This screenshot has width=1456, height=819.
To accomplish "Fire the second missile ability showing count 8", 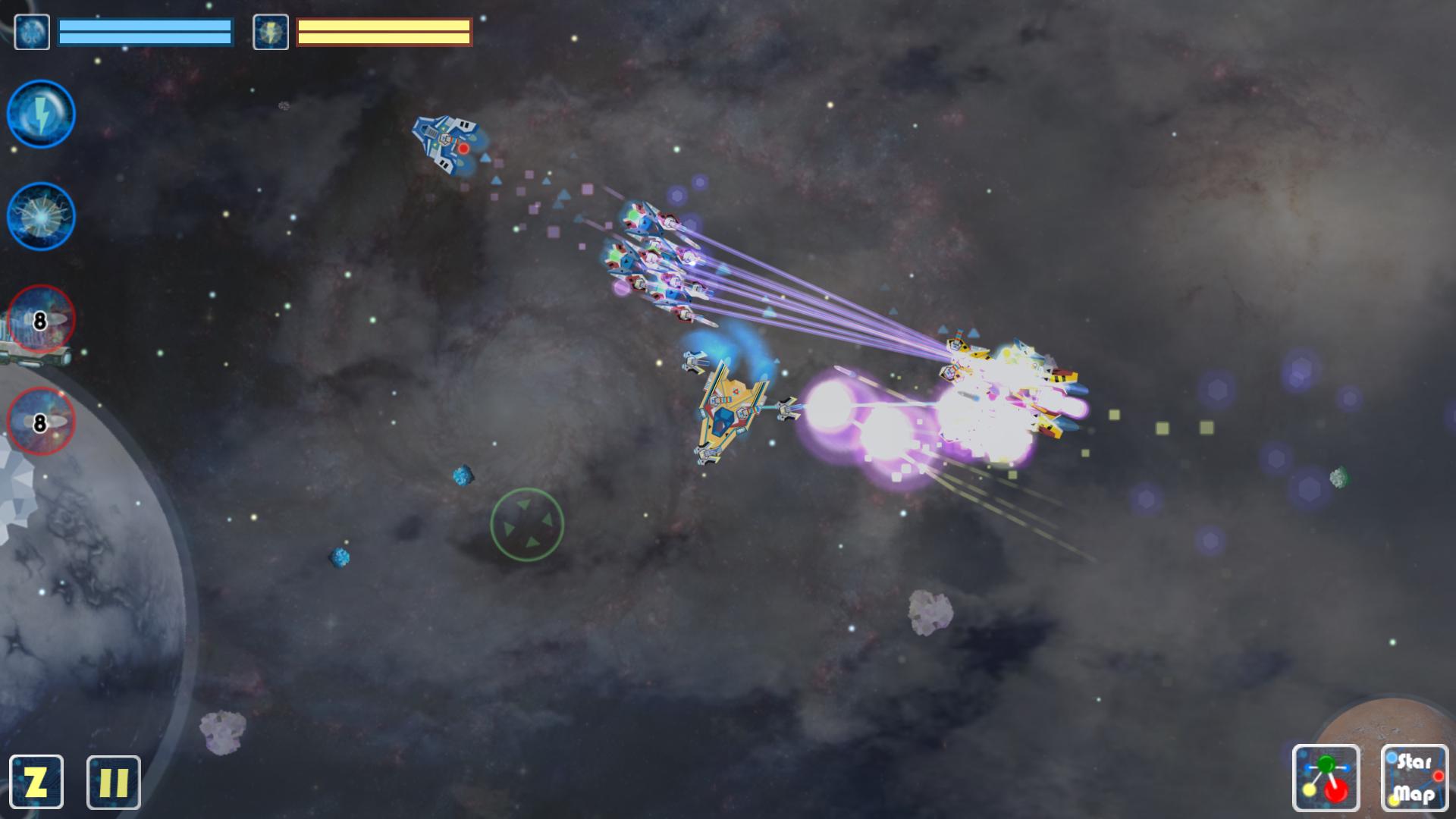I will [x=39, y=423].
